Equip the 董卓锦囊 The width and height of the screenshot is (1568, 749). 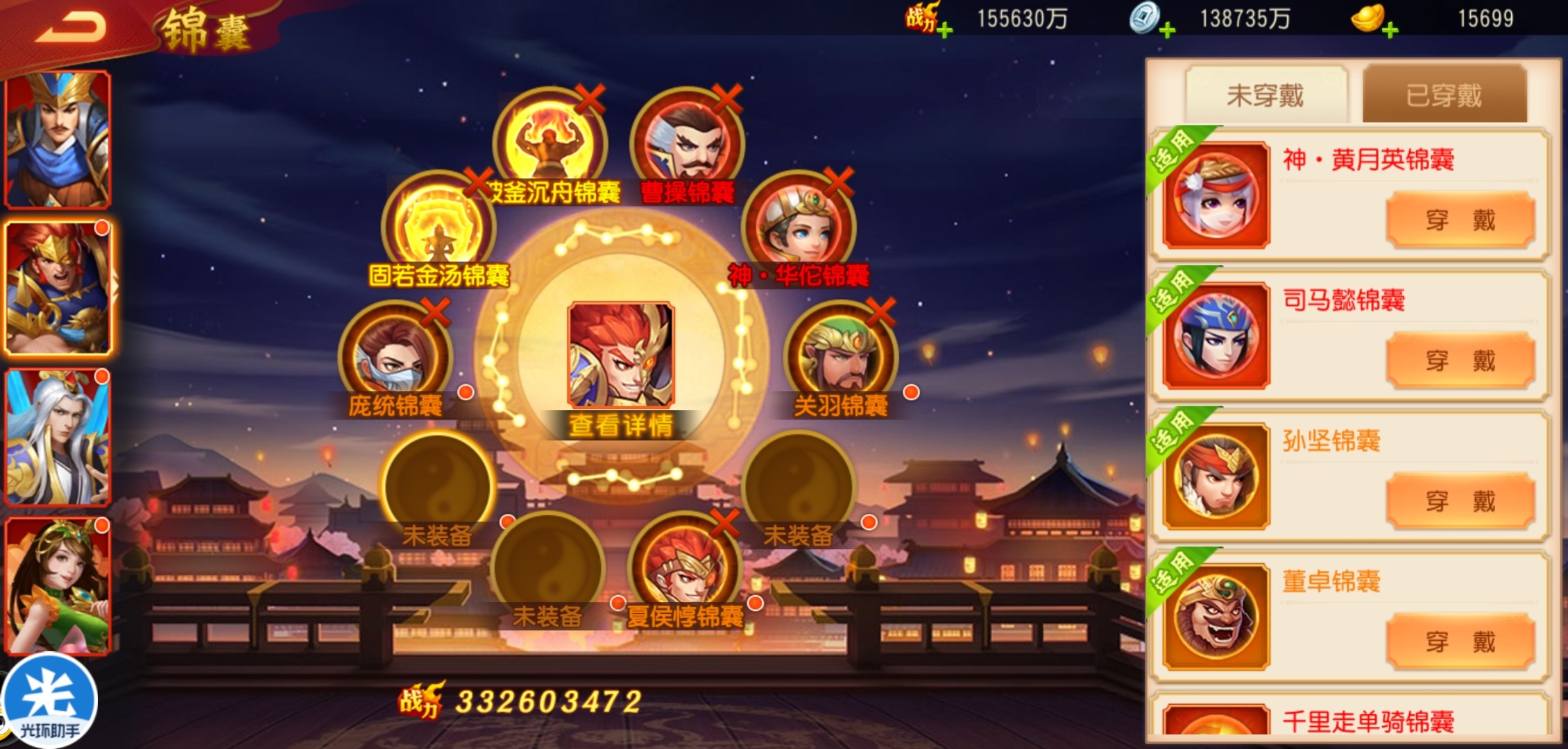[1460, 642]
